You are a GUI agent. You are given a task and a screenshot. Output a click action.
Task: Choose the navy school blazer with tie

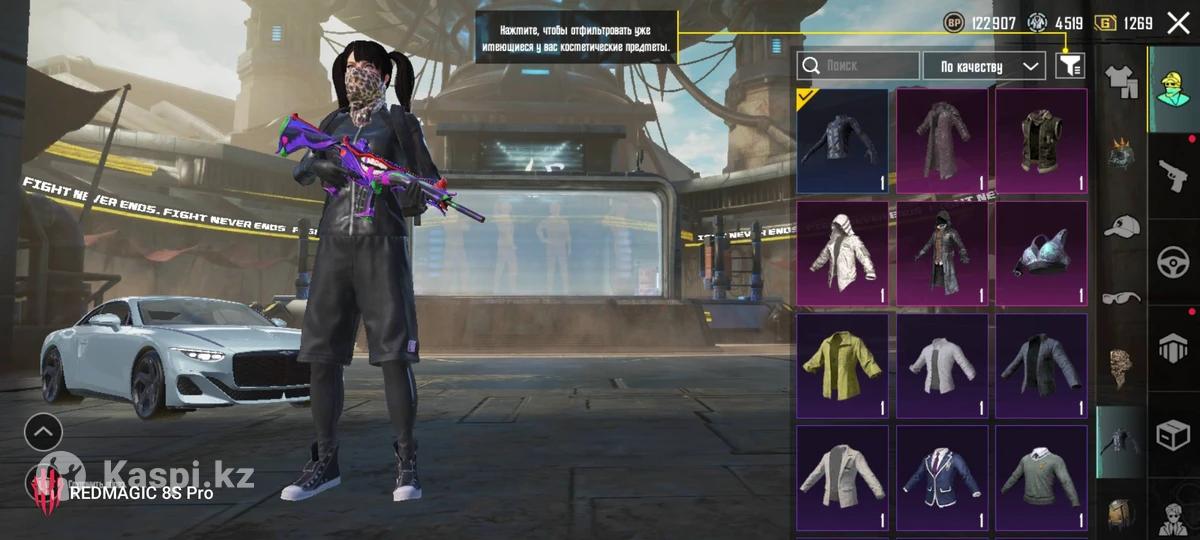(x=941, y=477)
